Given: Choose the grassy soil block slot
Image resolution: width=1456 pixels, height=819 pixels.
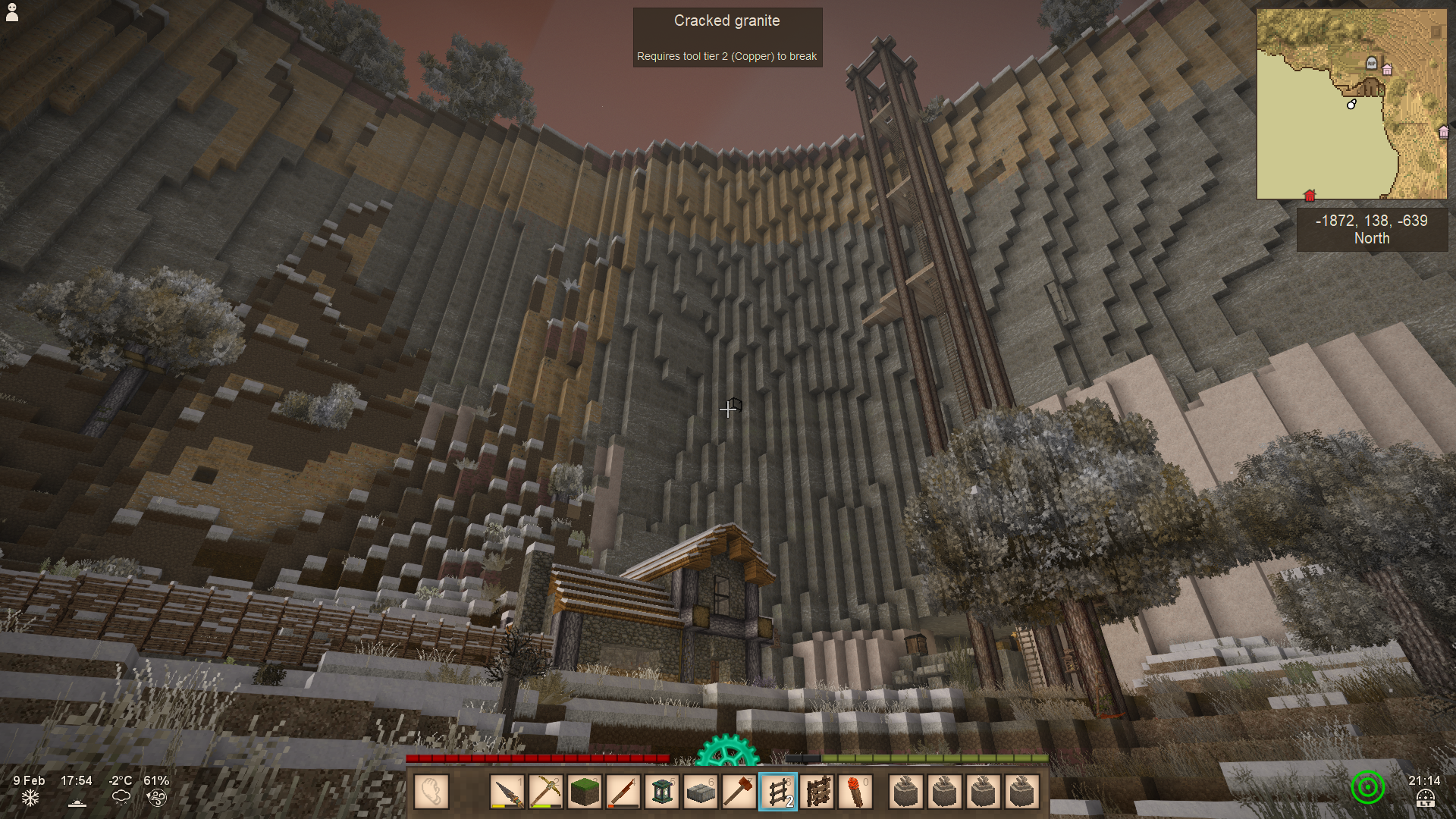Looking at the screenshot, I should pos(585,792).
